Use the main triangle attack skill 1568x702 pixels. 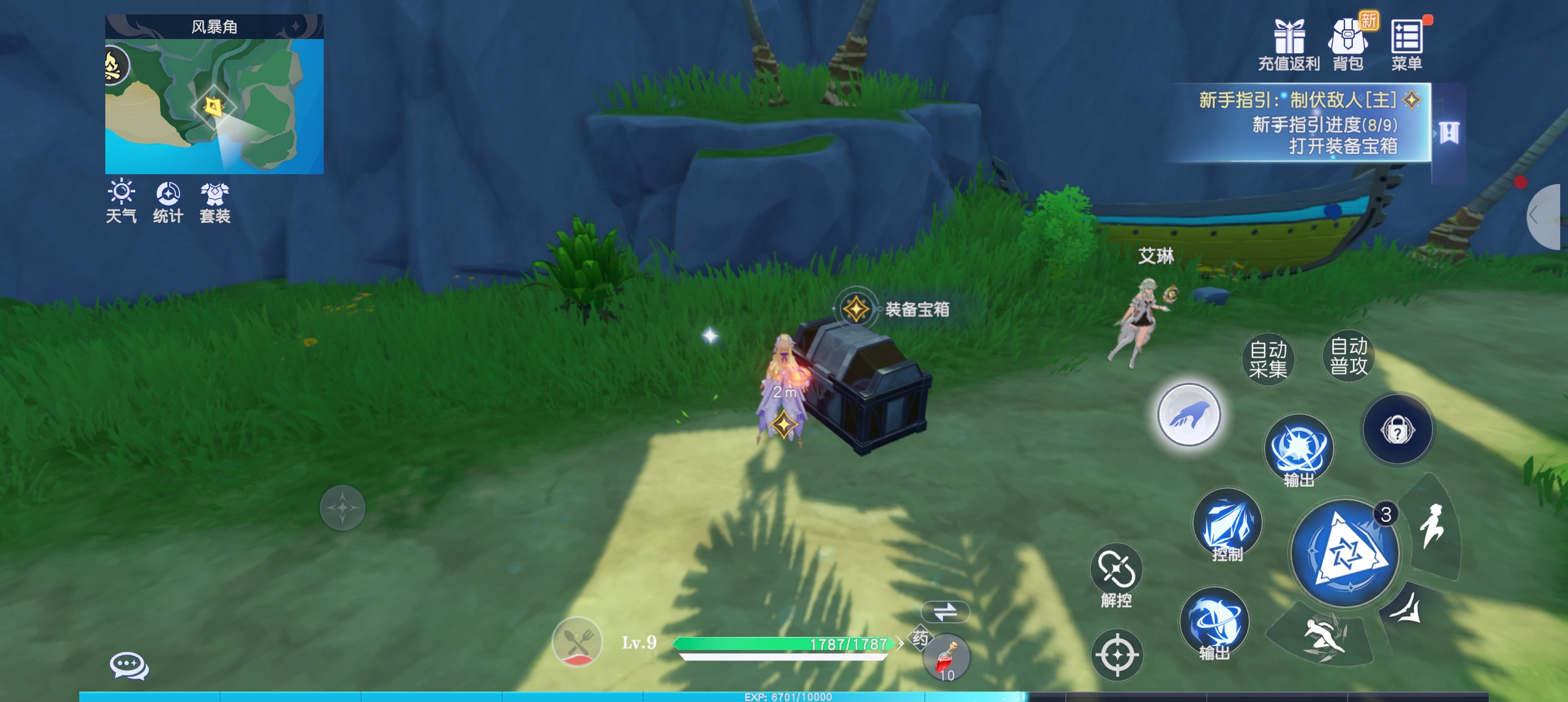(1345, 553)
